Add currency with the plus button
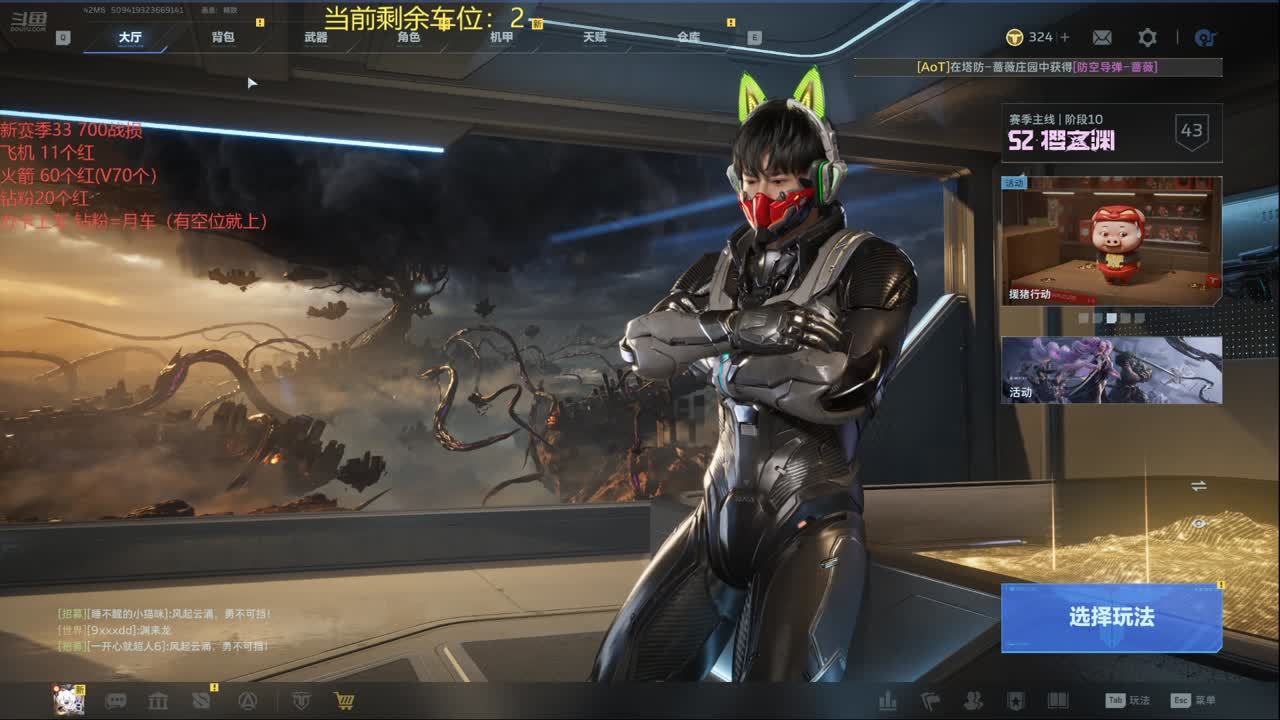1280x720 pixels. [x=1065, y=37]
